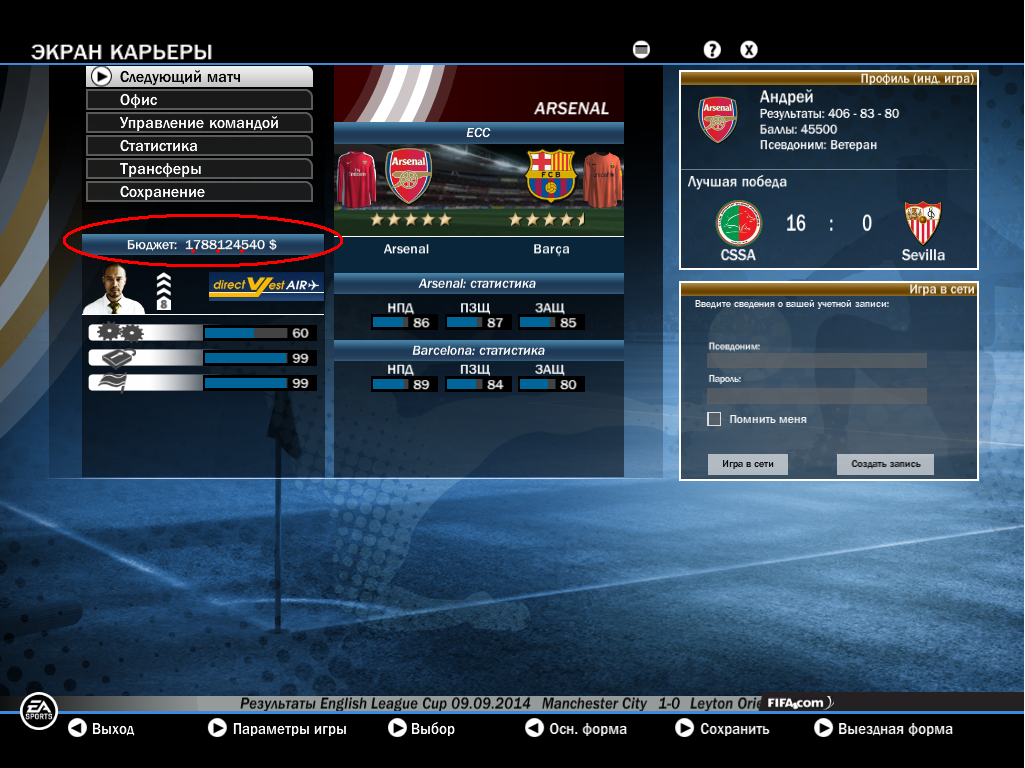This screenshot has width=1025, height=768.
Task: Click the Создать запись button
Action: (x=885, y=464)
